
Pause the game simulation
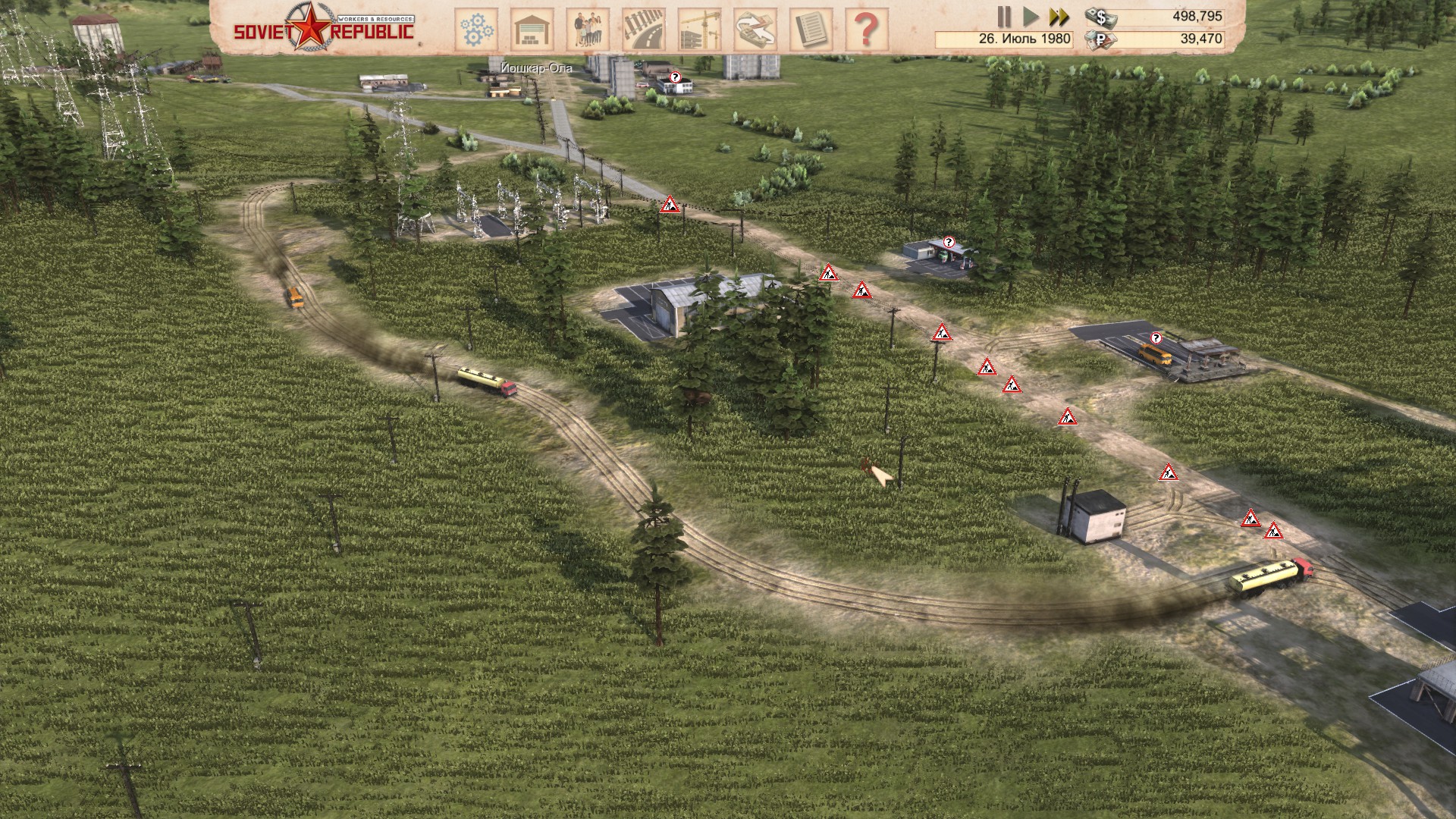pos(1004,17)
